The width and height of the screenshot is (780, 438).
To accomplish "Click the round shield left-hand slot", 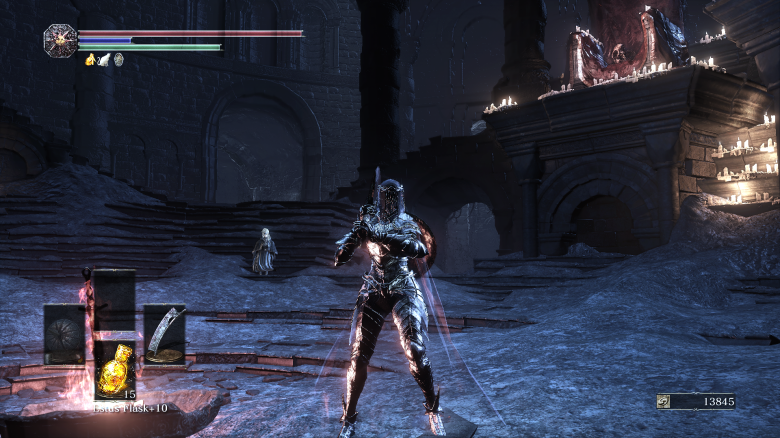I will pos(64,334).
